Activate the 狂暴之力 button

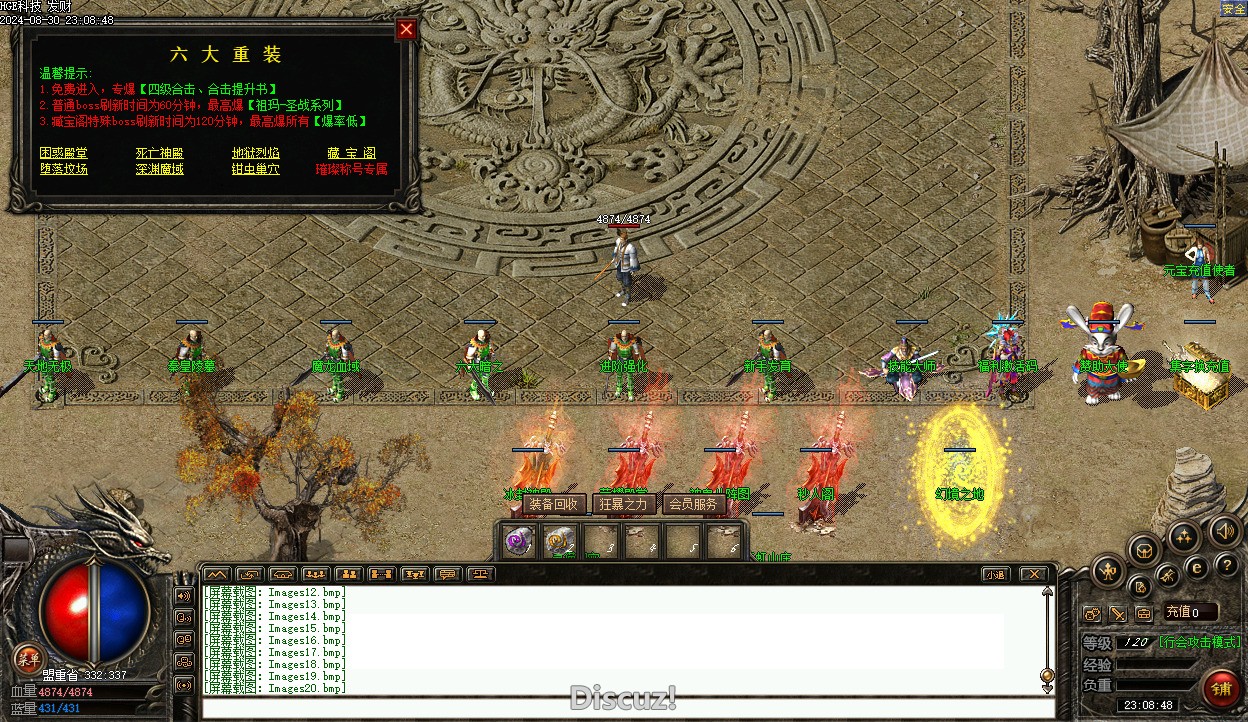pos(623,504)
